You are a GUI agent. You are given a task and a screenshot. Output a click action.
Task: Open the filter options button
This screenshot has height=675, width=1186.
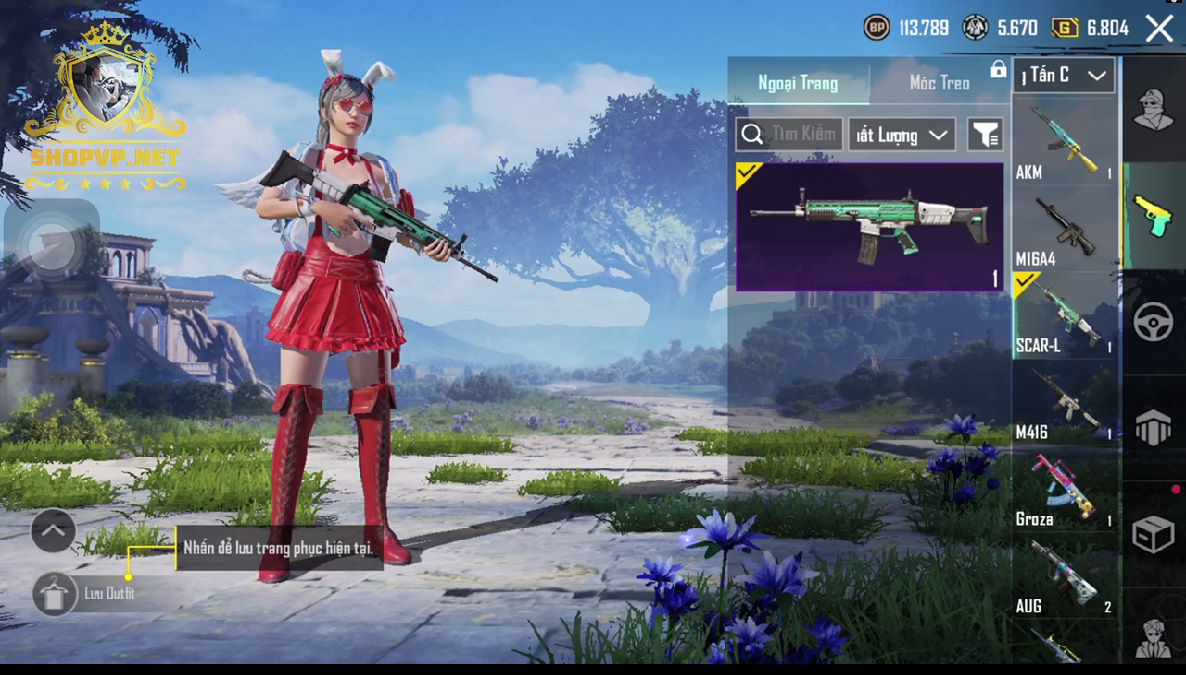coord(985,134)
